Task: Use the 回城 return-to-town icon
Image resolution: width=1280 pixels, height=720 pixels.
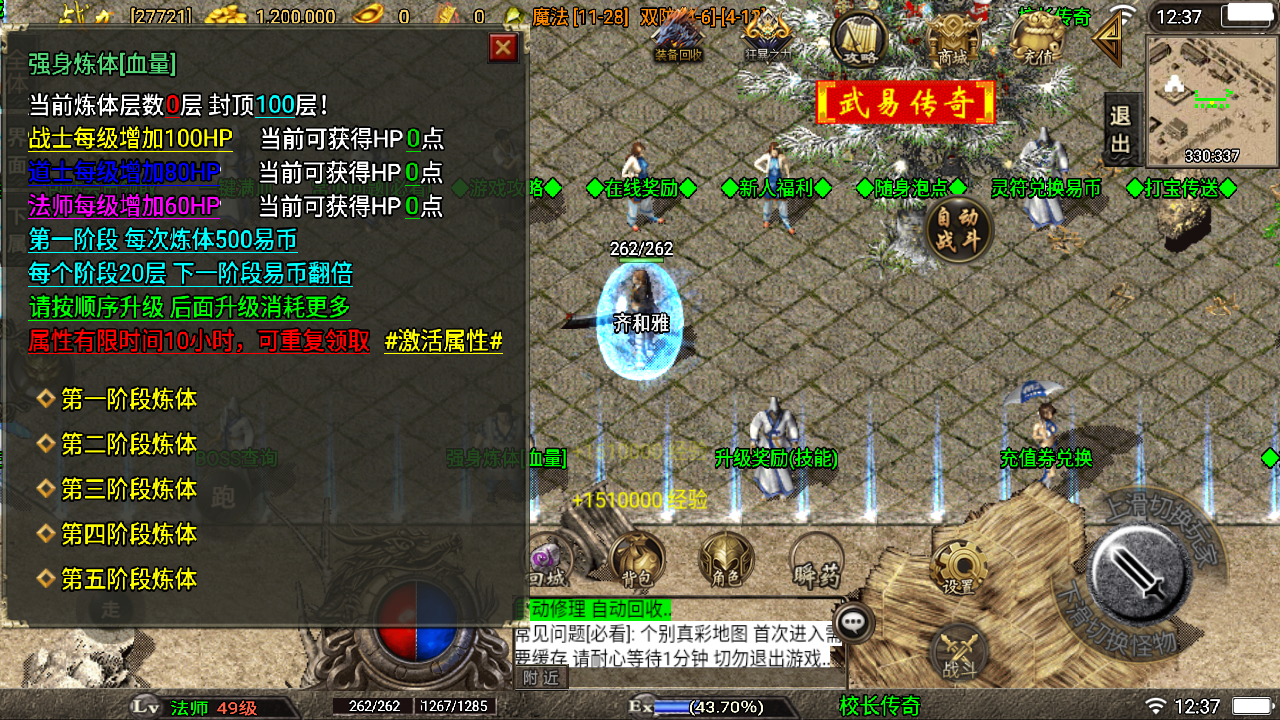Action: 547,562
